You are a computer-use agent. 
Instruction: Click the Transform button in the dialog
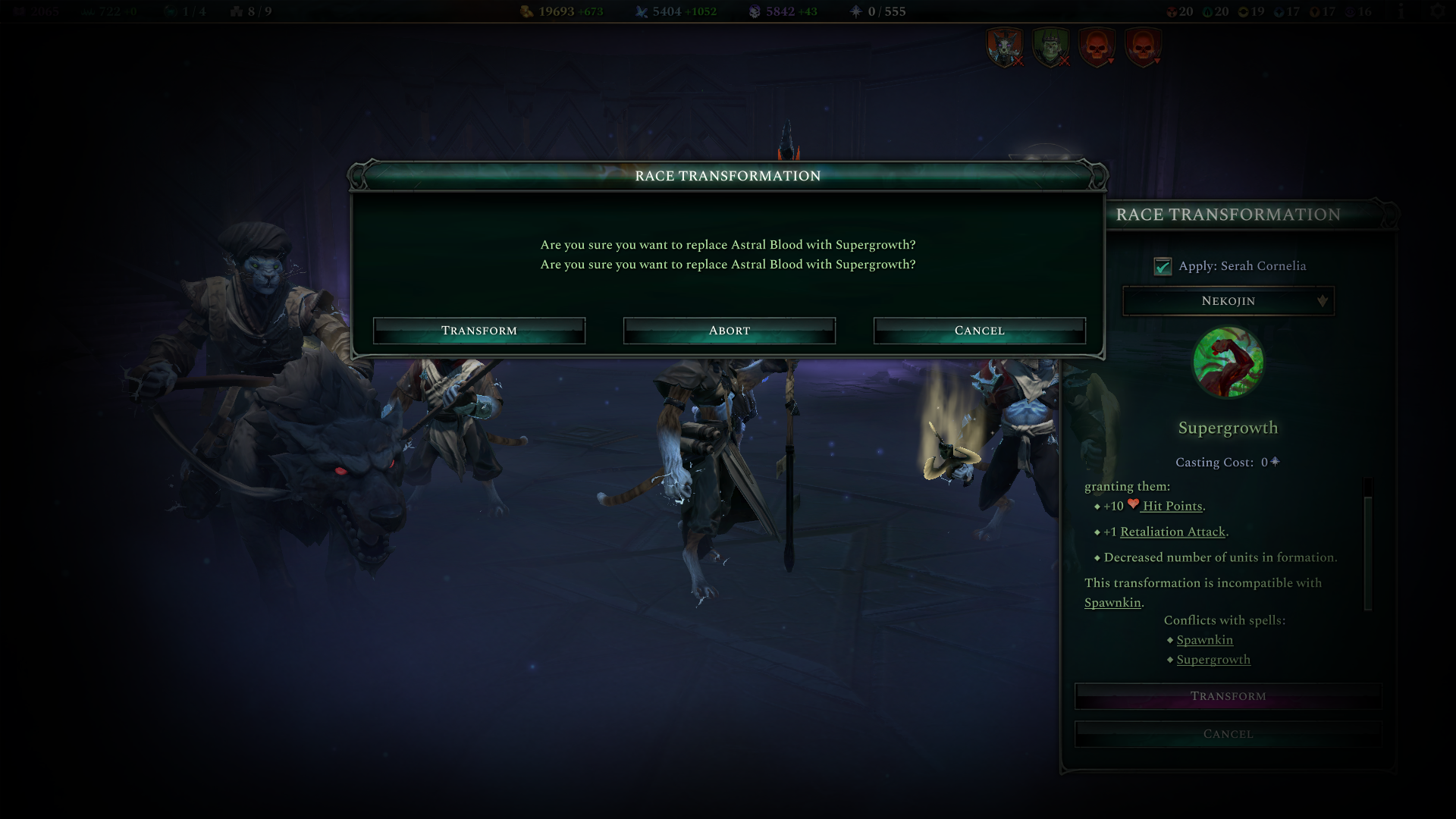pyautogui.click(x=479, y=330)
